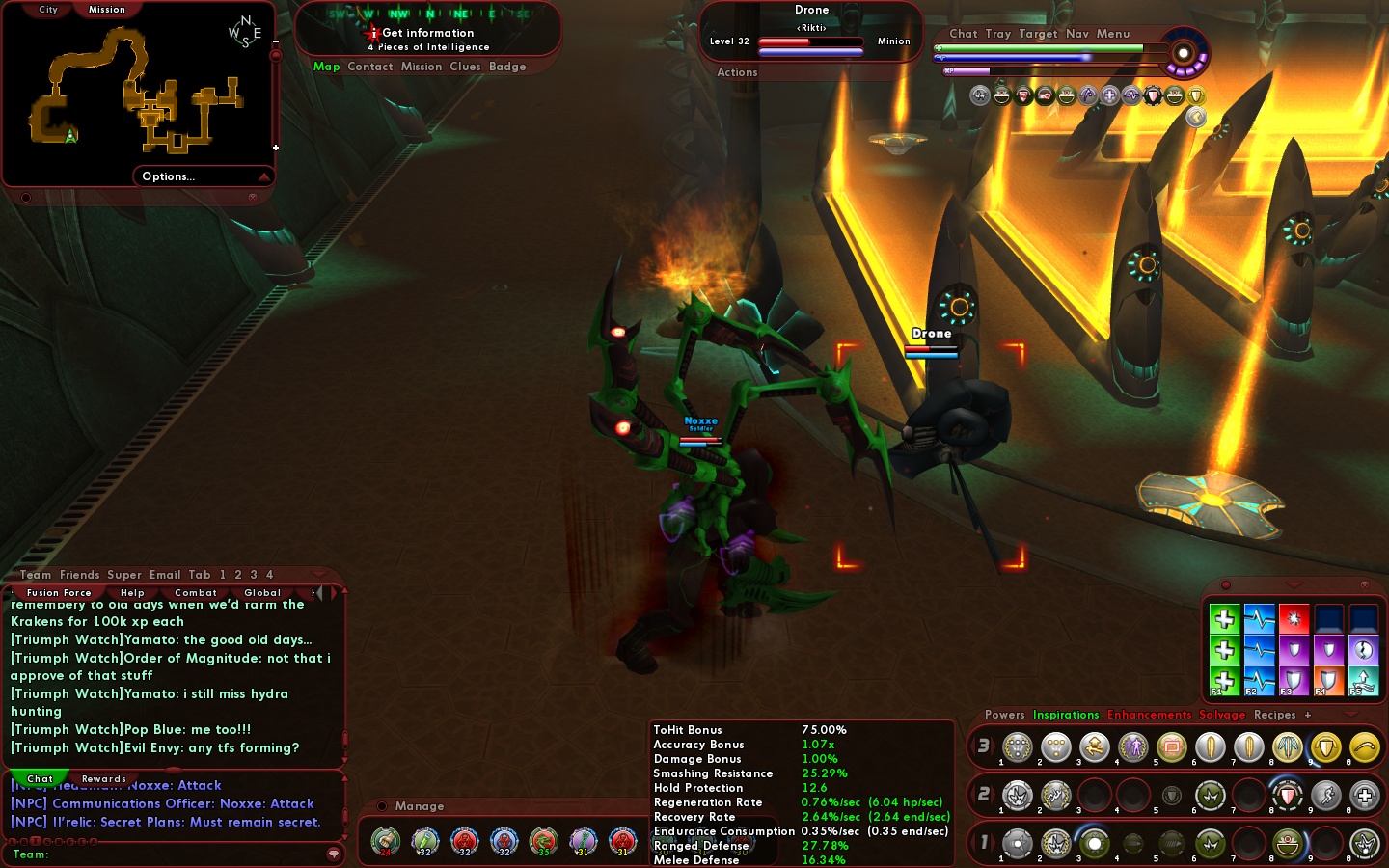Open the Recipes list
1389x868 pixels.
1274,715
